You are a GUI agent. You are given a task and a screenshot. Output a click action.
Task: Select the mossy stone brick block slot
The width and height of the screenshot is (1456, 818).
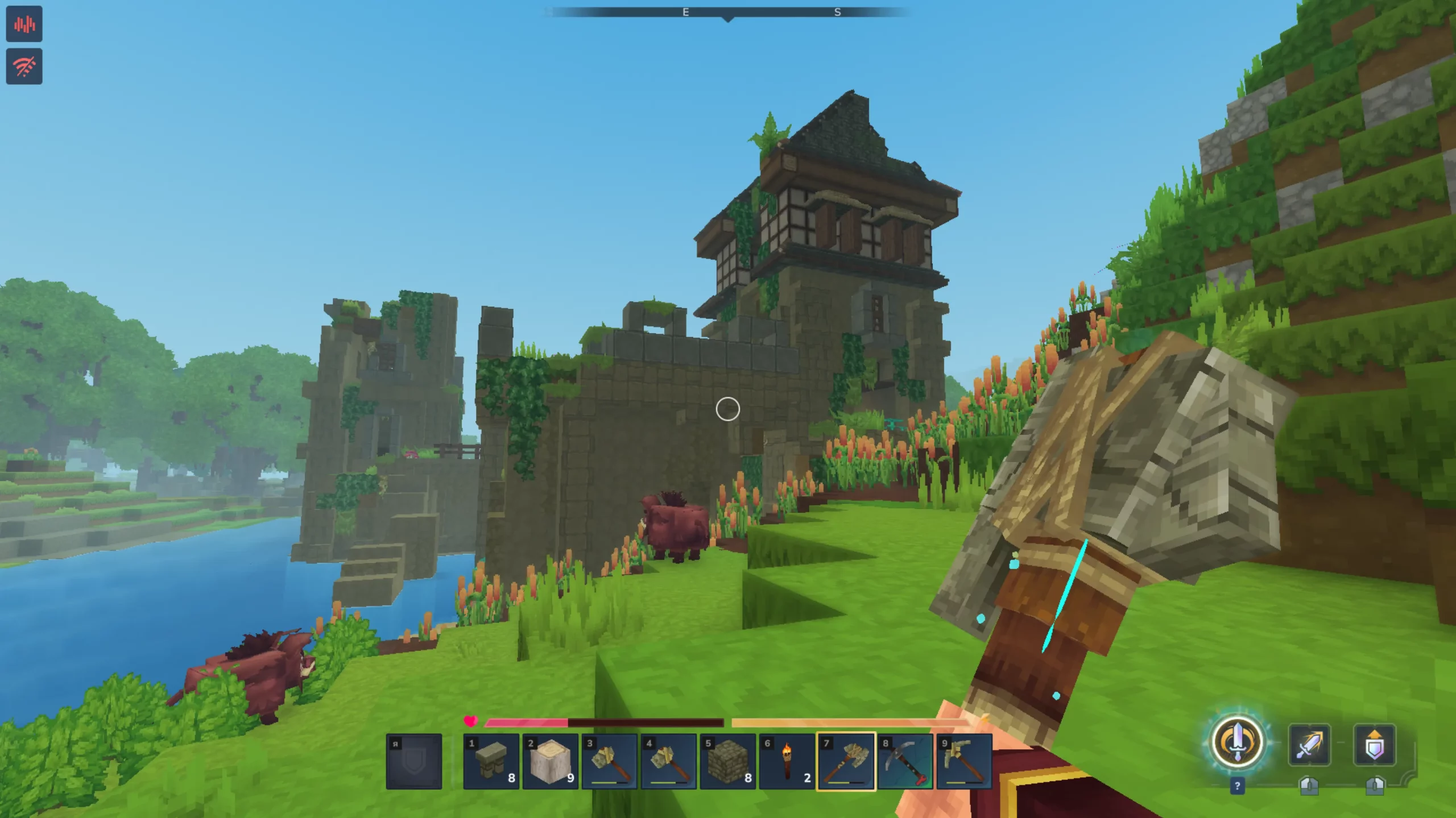(727, 761)
